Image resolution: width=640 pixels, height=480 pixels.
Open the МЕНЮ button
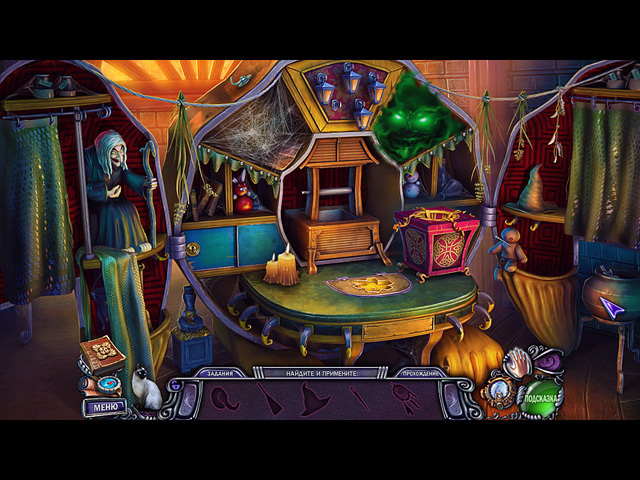pyautogui.click(x=104, y=407)
